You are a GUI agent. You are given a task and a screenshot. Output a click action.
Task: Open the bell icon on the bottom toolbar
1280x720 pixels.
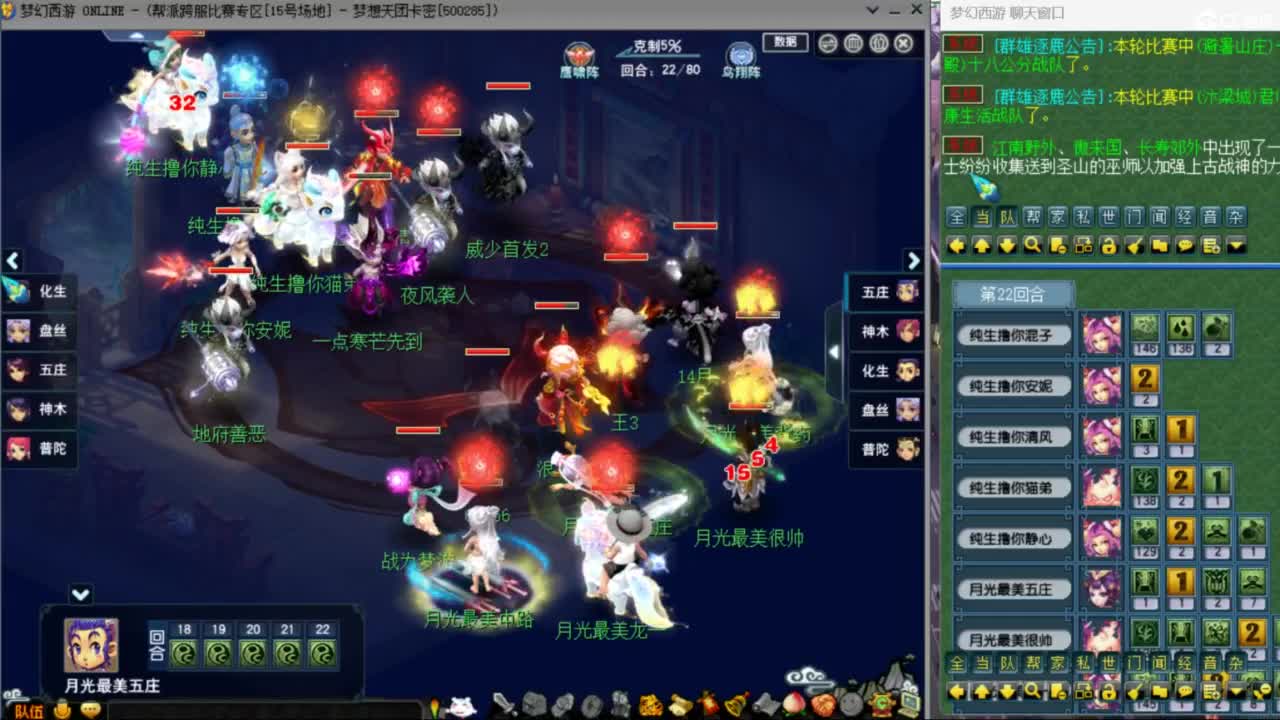[x=735, y=706]
